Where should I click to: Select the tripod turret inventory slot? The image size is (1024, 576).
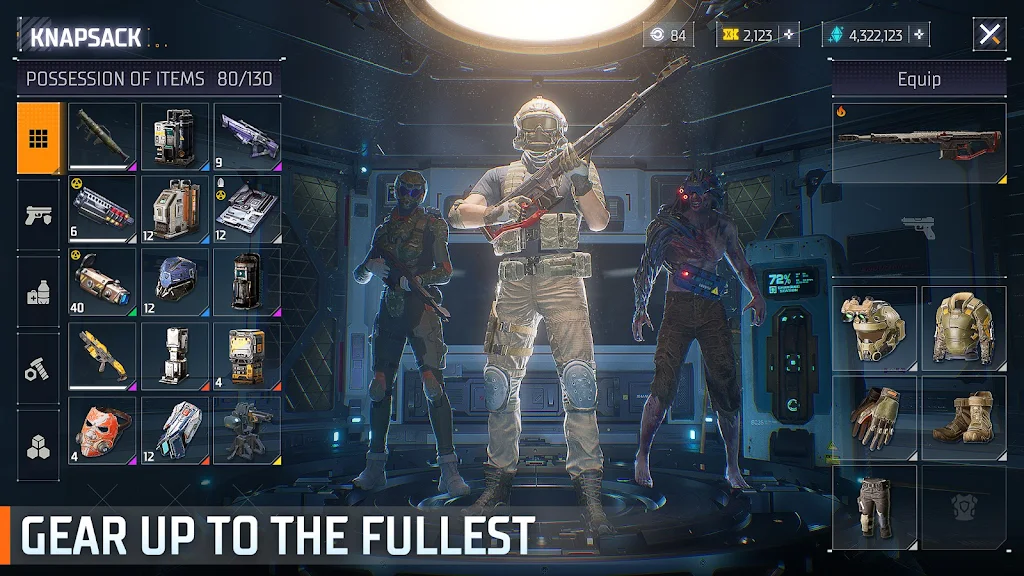click(247, 429)
